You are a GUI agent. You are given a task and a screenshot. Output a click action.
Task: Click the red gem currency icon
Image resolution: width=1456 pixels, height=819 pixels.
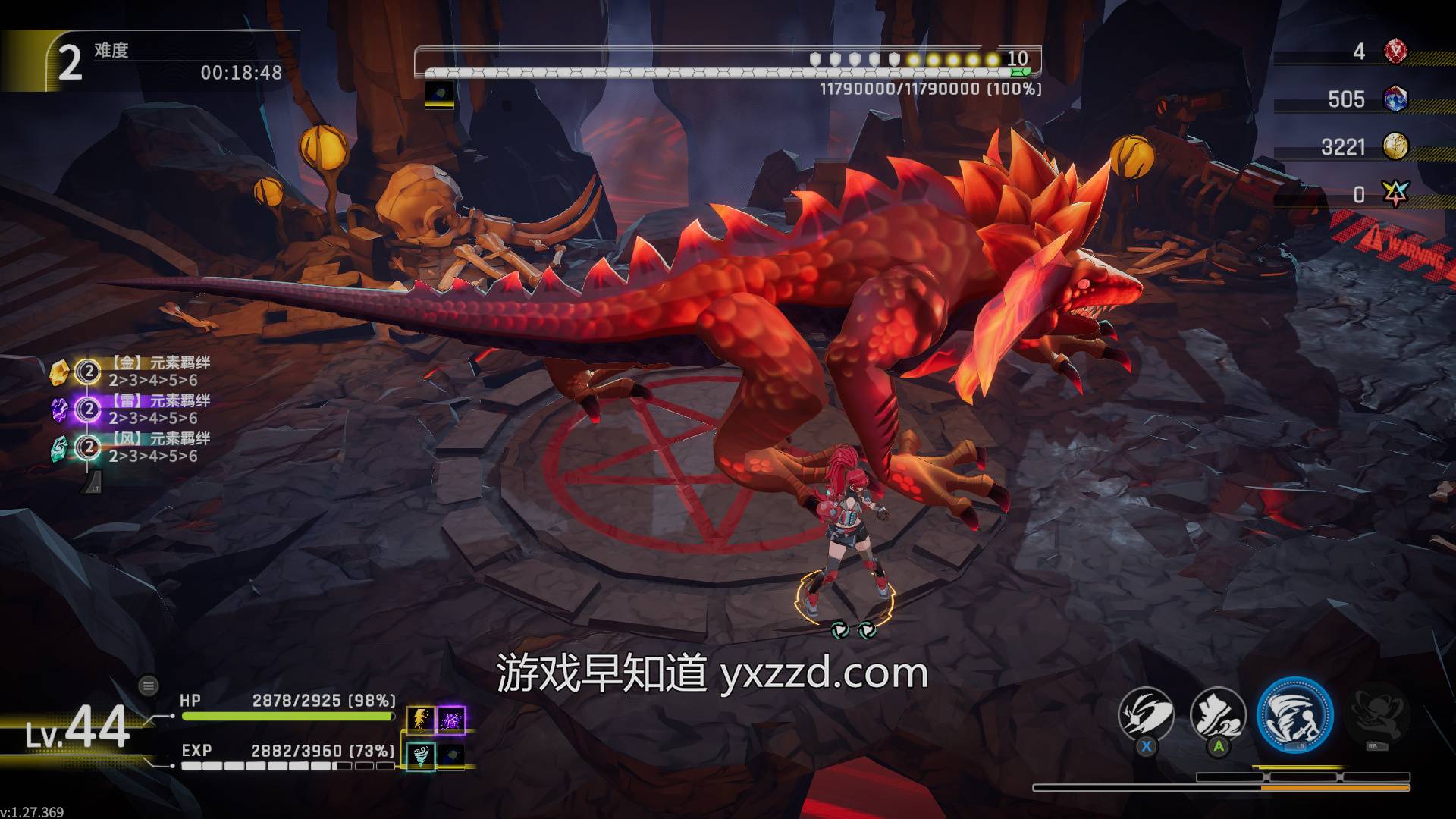click(1395, 52)
